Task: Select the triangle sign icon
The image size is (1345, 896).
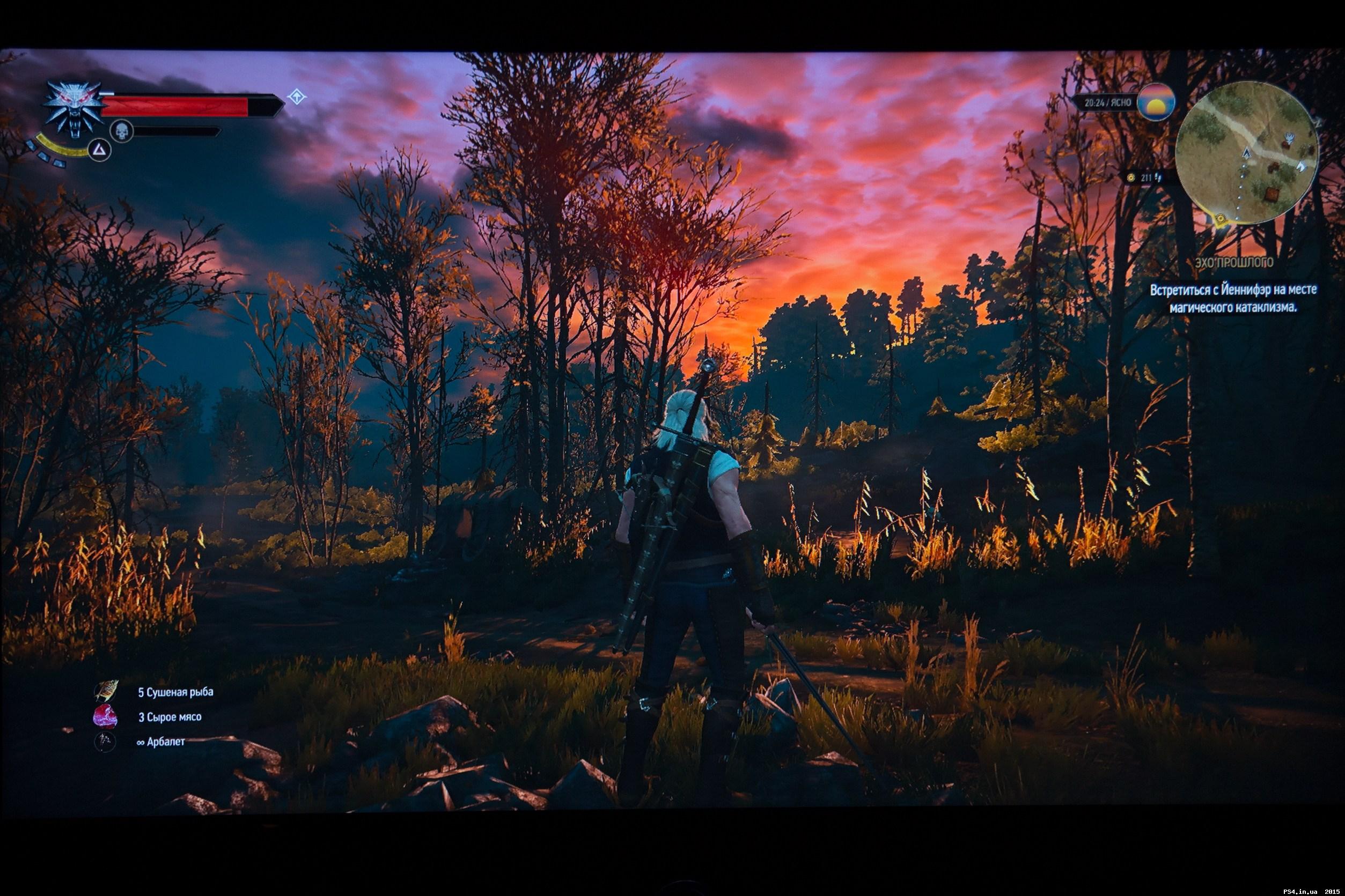Action: (99, 150)
